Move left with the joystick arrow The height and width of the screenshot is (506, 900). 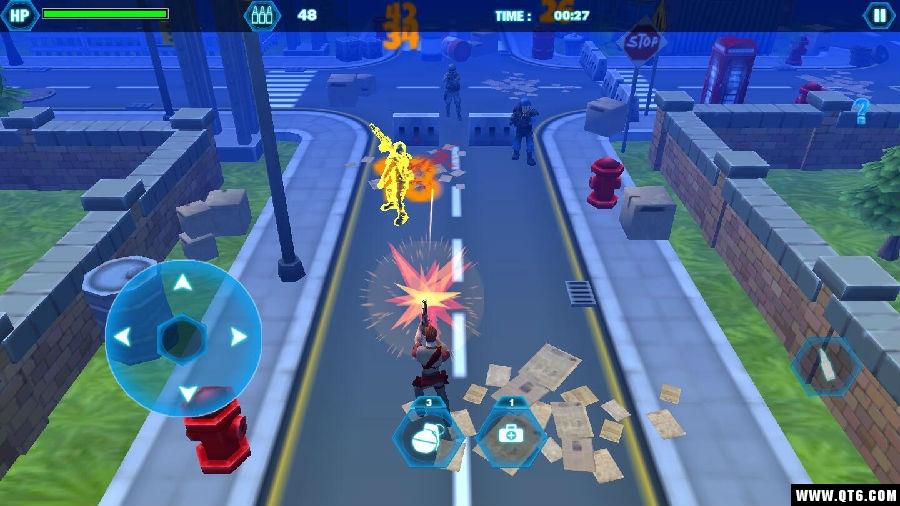click(122, 337)
